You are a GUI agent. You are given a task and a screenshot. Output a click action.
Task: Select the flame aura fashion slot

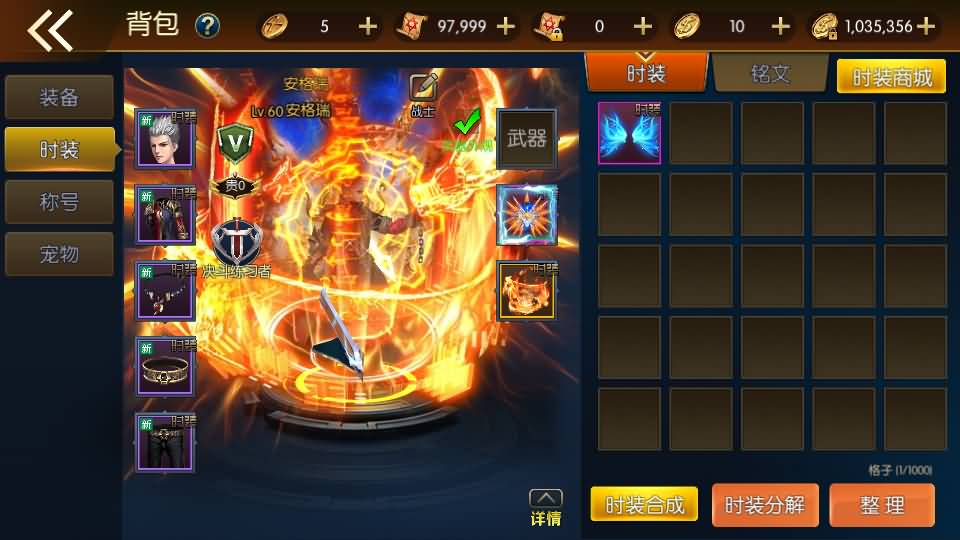(526, 291)
